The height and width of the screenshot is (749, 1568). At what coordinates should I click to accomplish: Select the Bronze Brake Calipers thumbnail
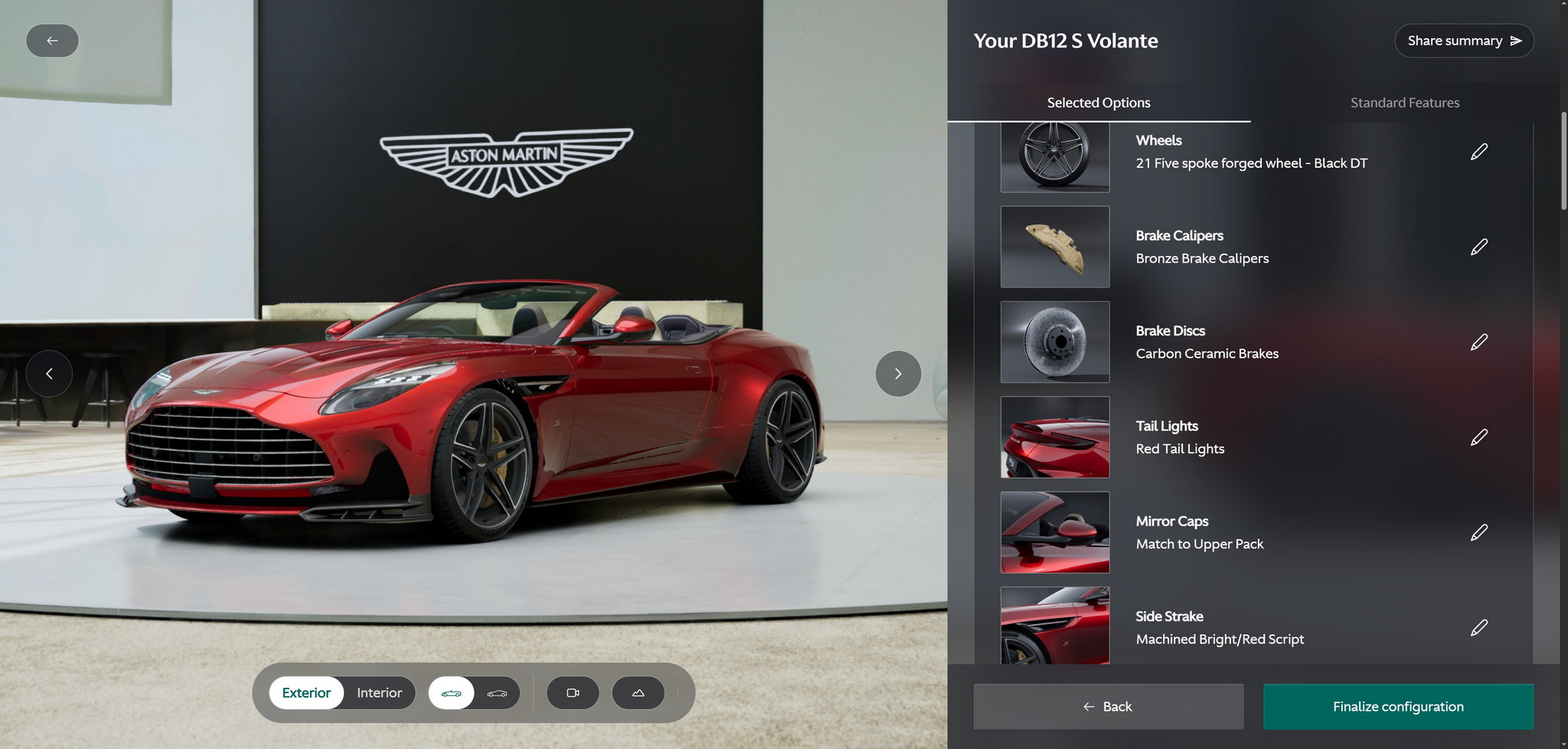[1054, 247]
